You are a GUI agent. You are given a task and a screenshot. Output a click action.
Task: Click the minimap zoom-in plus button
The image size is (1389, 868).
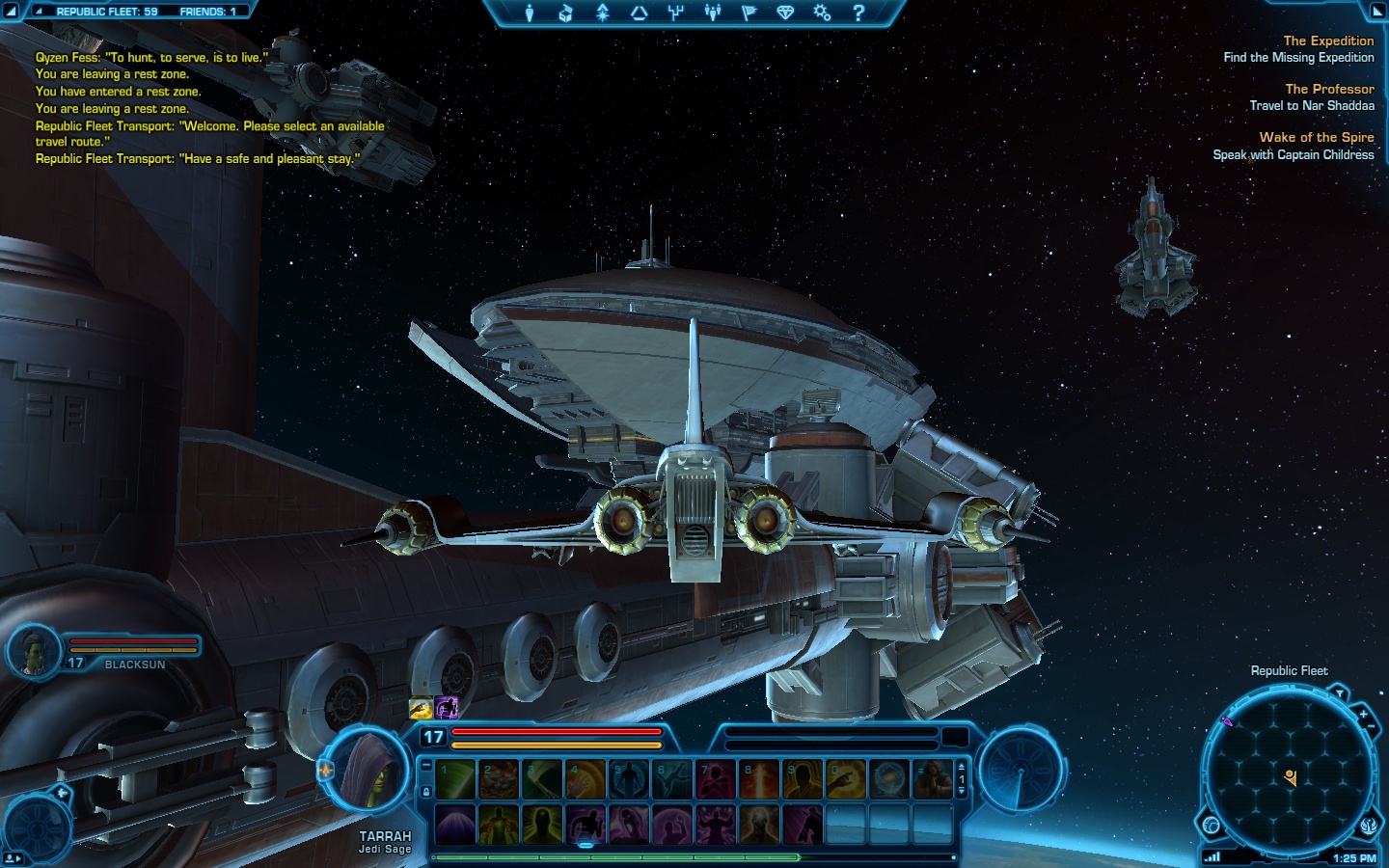coord(1363,715)
